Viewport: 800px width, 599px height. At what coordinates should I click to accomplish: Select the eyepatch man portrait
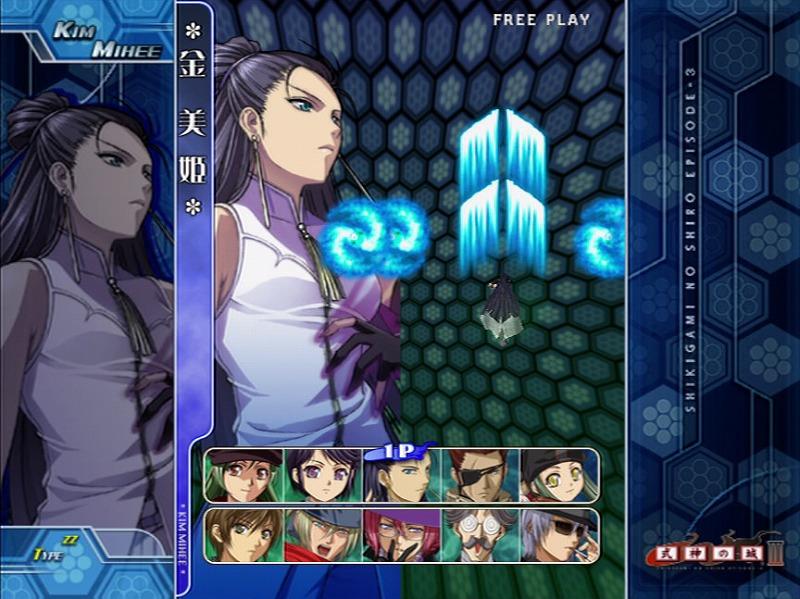480,475
